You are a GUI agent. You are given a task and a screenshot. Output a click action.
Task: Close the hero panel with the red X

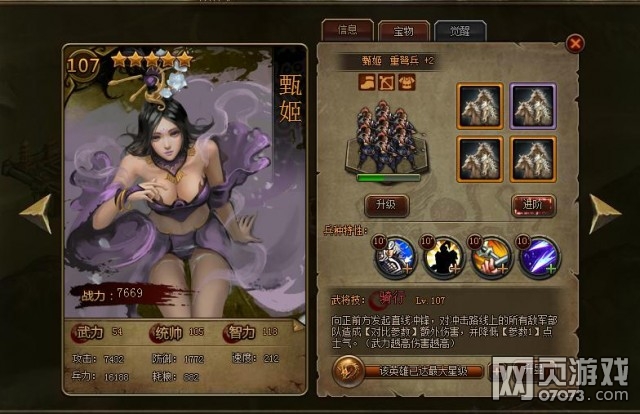[575, 44]
